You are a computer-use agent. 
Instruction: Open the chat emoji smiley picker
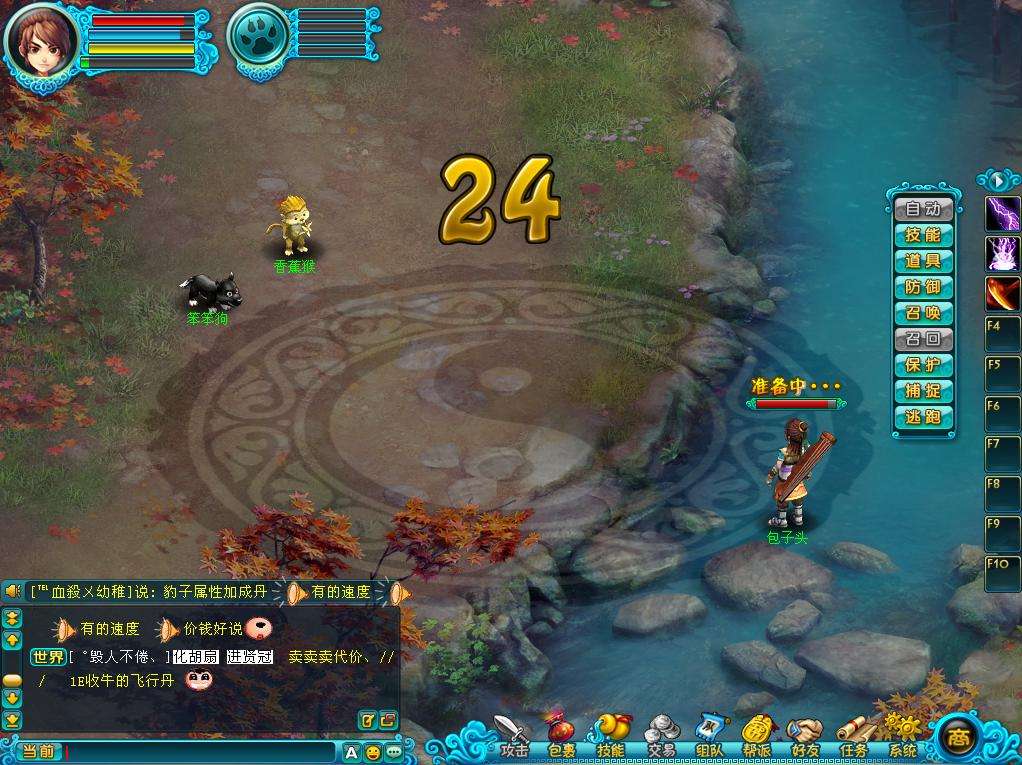[372, 752]
